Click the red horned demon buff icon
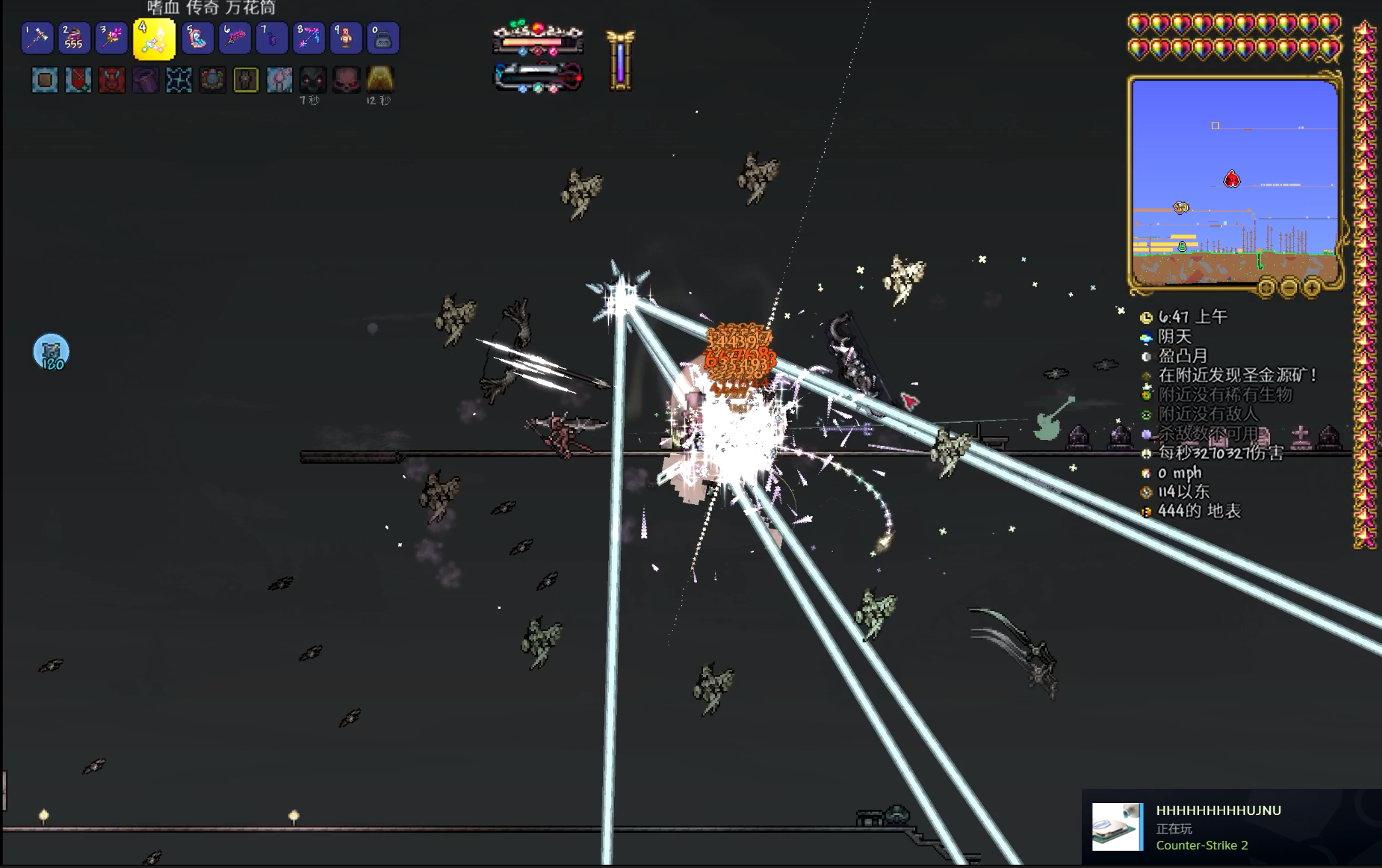 [x=111, y=80]
